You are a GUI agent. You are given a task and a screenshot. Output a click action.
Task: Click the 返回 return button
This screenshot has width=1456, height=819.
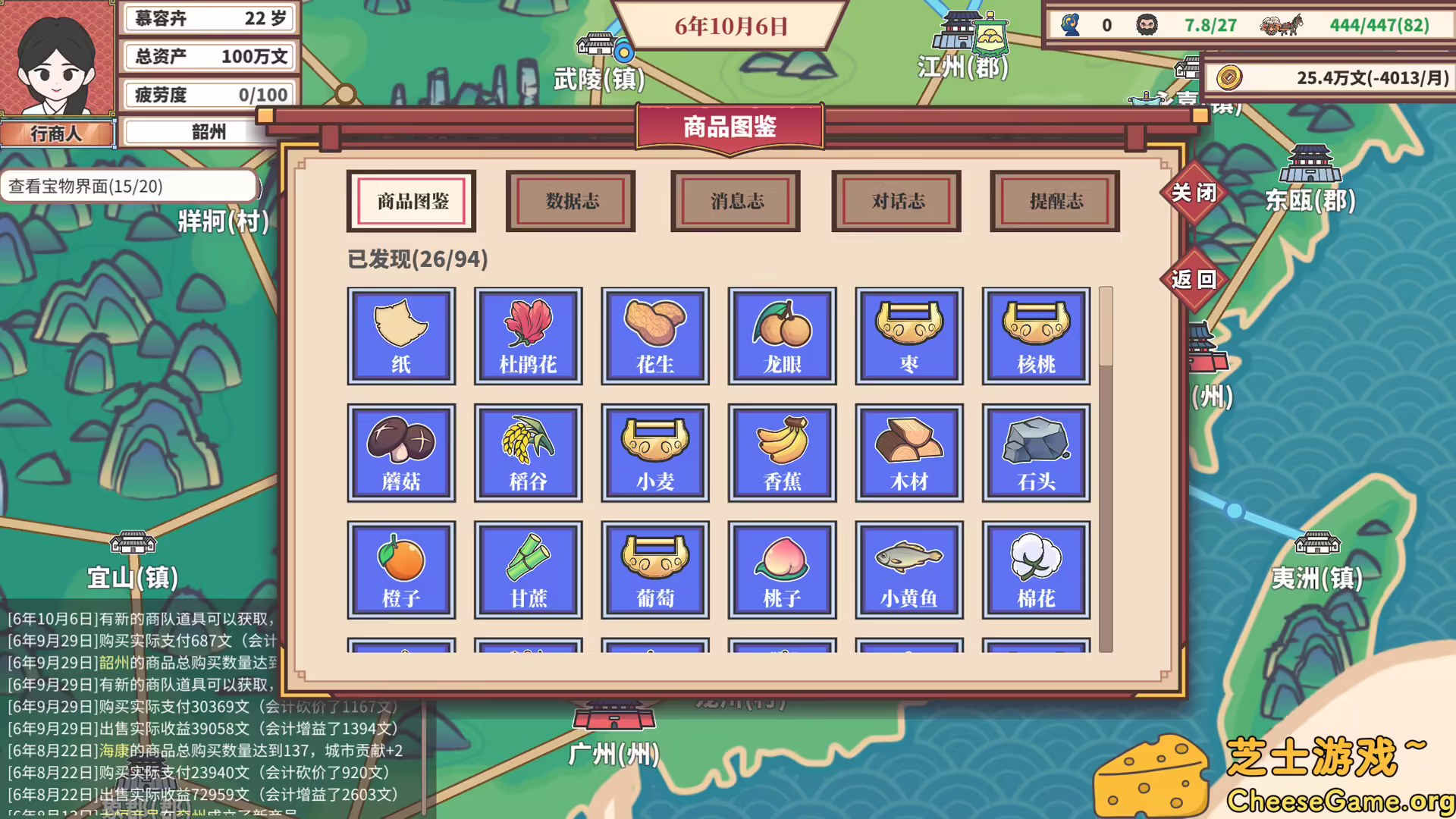click(x=1196, y=279)
